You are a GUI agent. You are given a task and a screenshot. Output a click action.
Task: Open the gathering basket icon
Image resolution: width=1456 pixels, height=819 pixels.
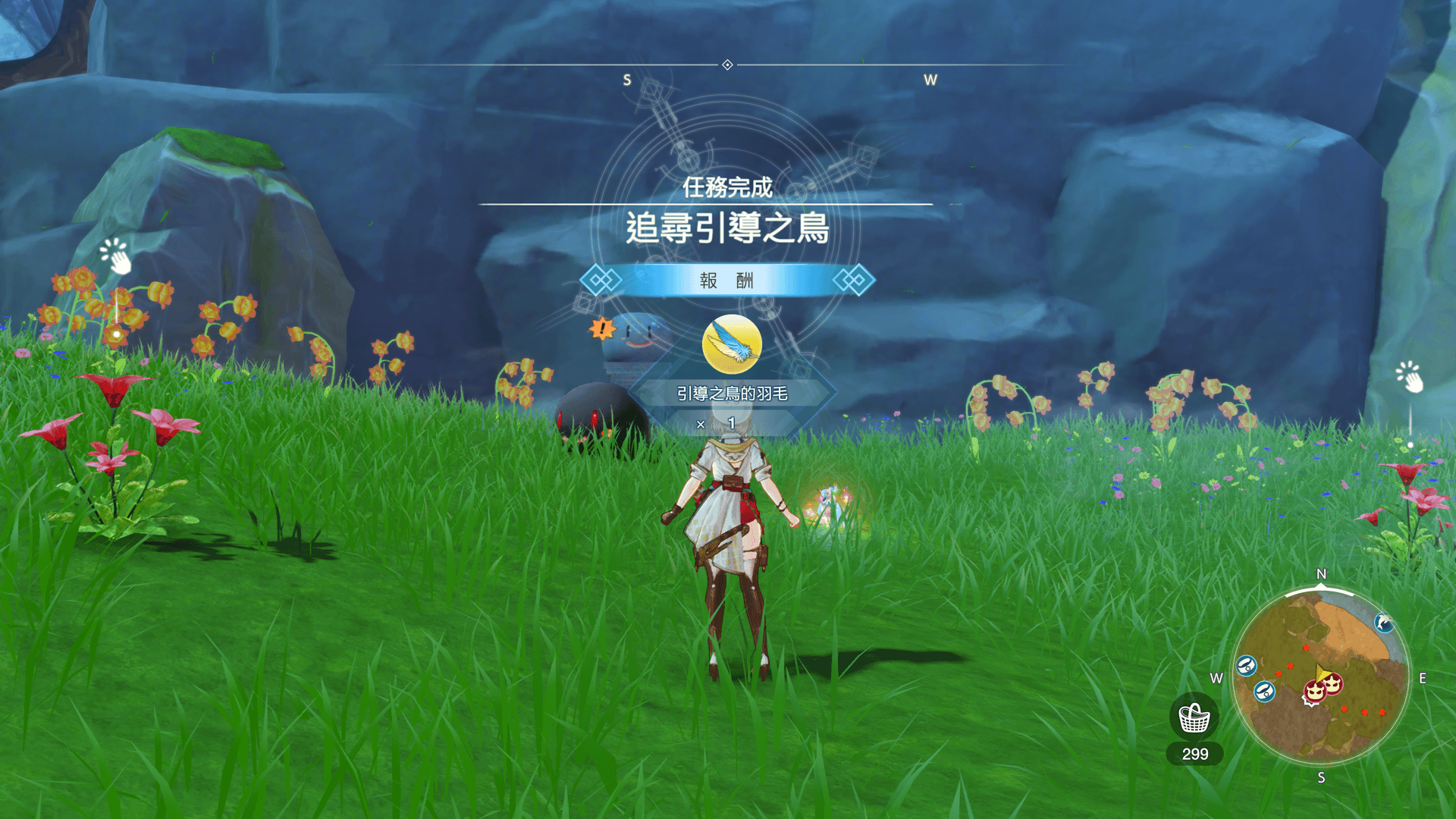[x=1194, y=717]
